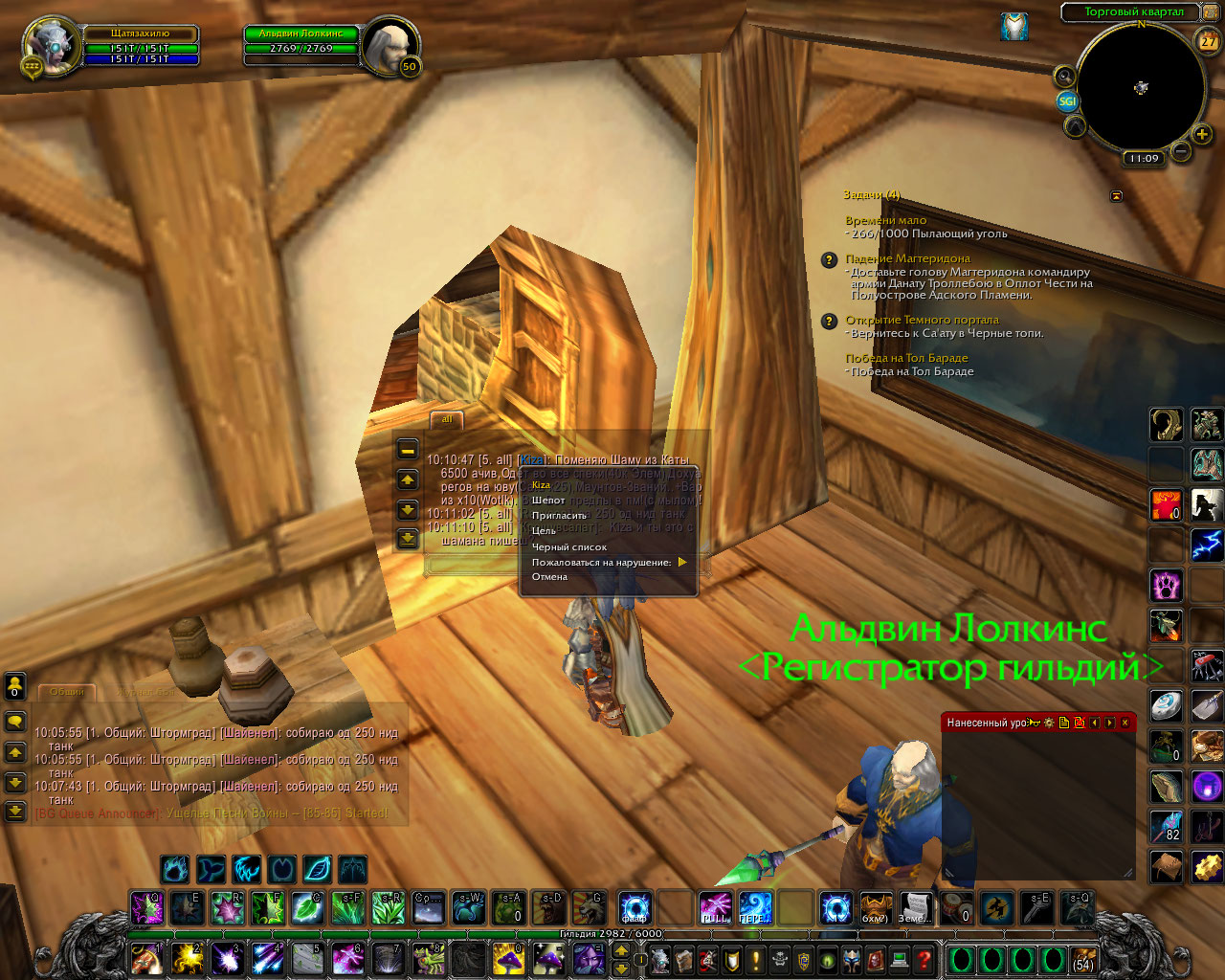This screenshot has width=1225, height=980.
Task: Click the red question mark help button
Action: (x=924, y=958)
